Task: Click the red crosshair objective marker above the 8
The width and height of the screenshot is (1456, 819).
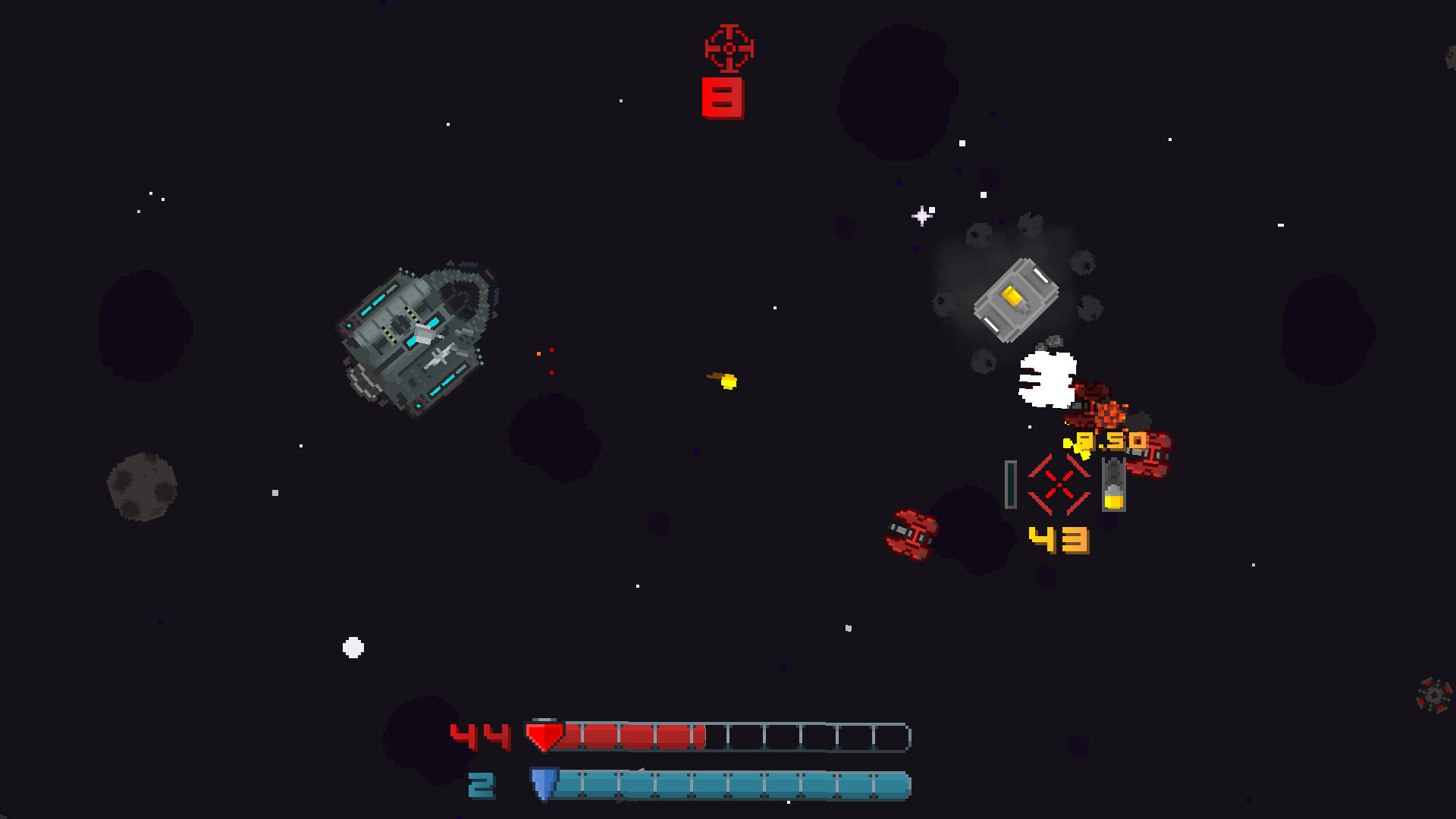Action: point(727,49)
